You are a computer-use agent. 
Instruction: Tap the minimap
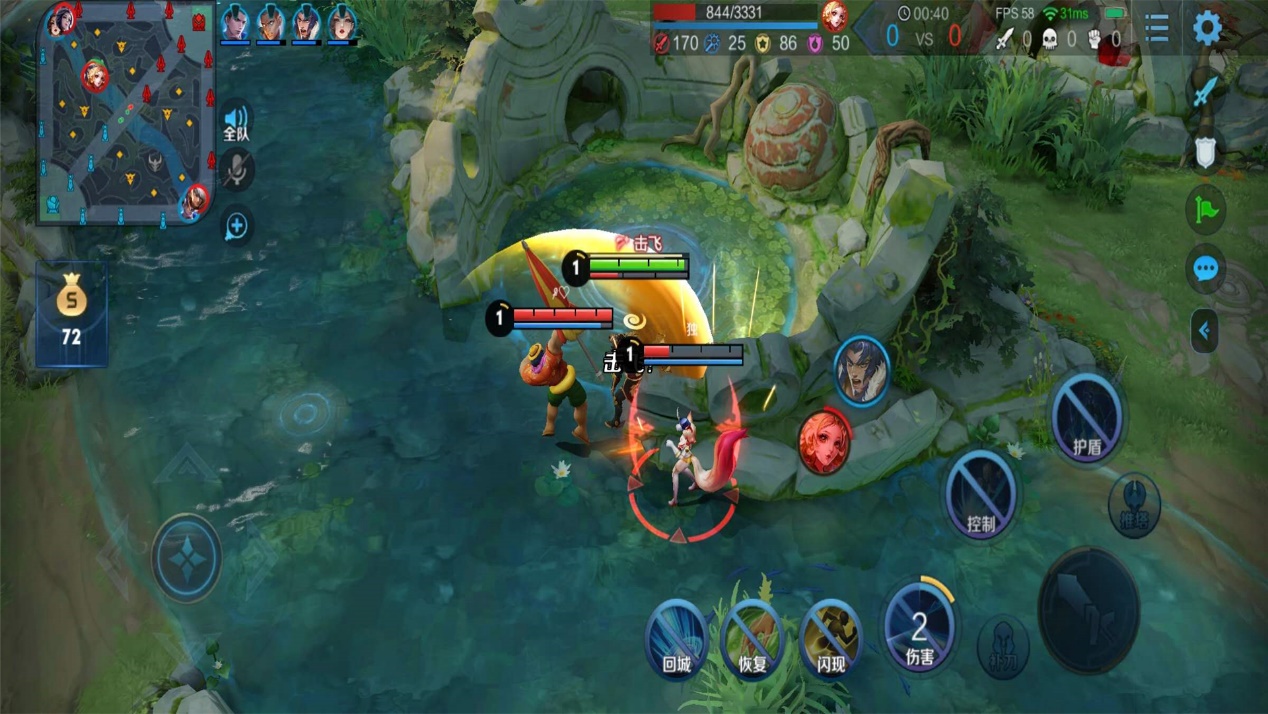pyautogui.click(x=125, y=112)
